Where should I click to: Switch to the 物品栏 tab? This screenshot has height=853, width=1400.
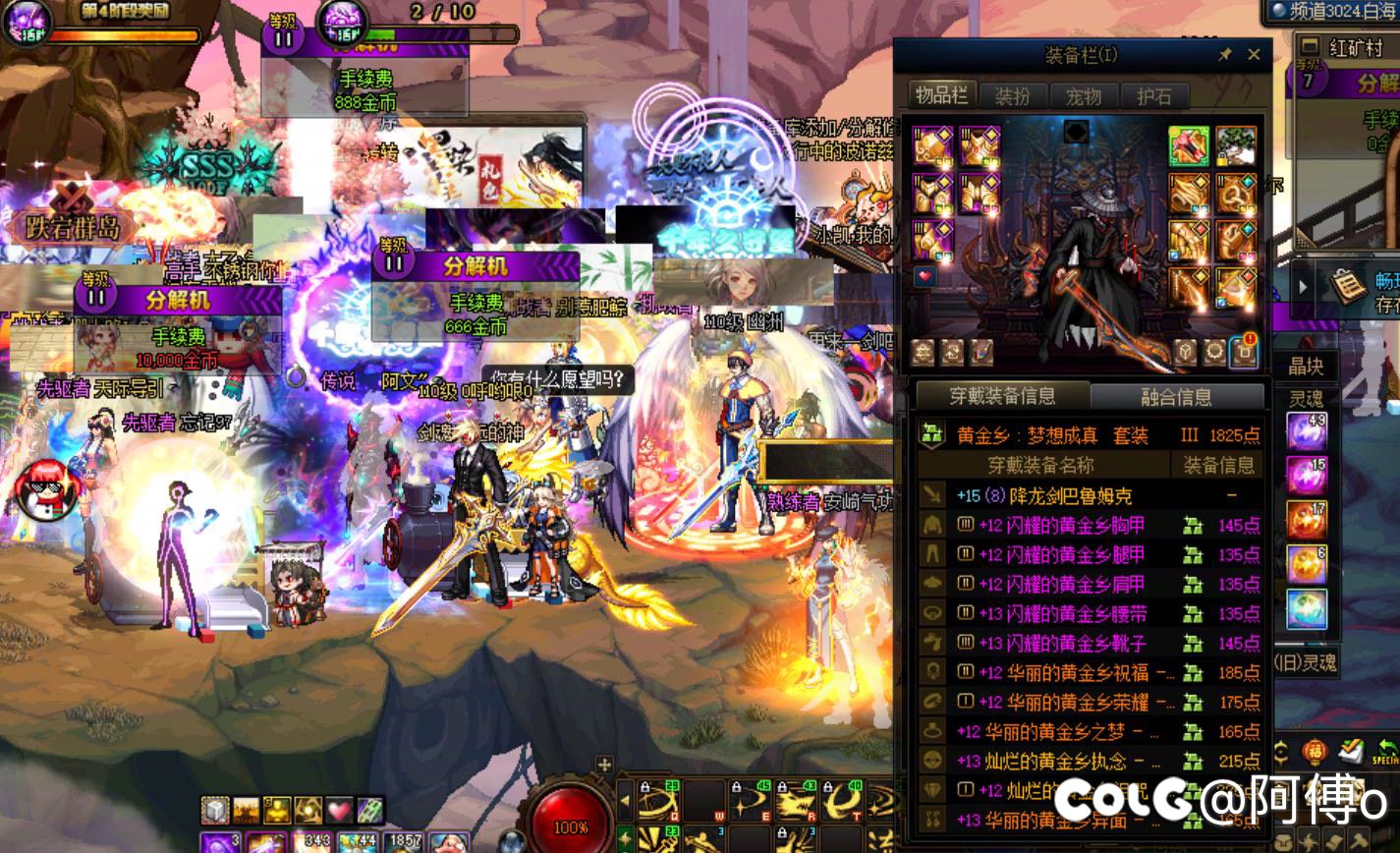(941, 95)
